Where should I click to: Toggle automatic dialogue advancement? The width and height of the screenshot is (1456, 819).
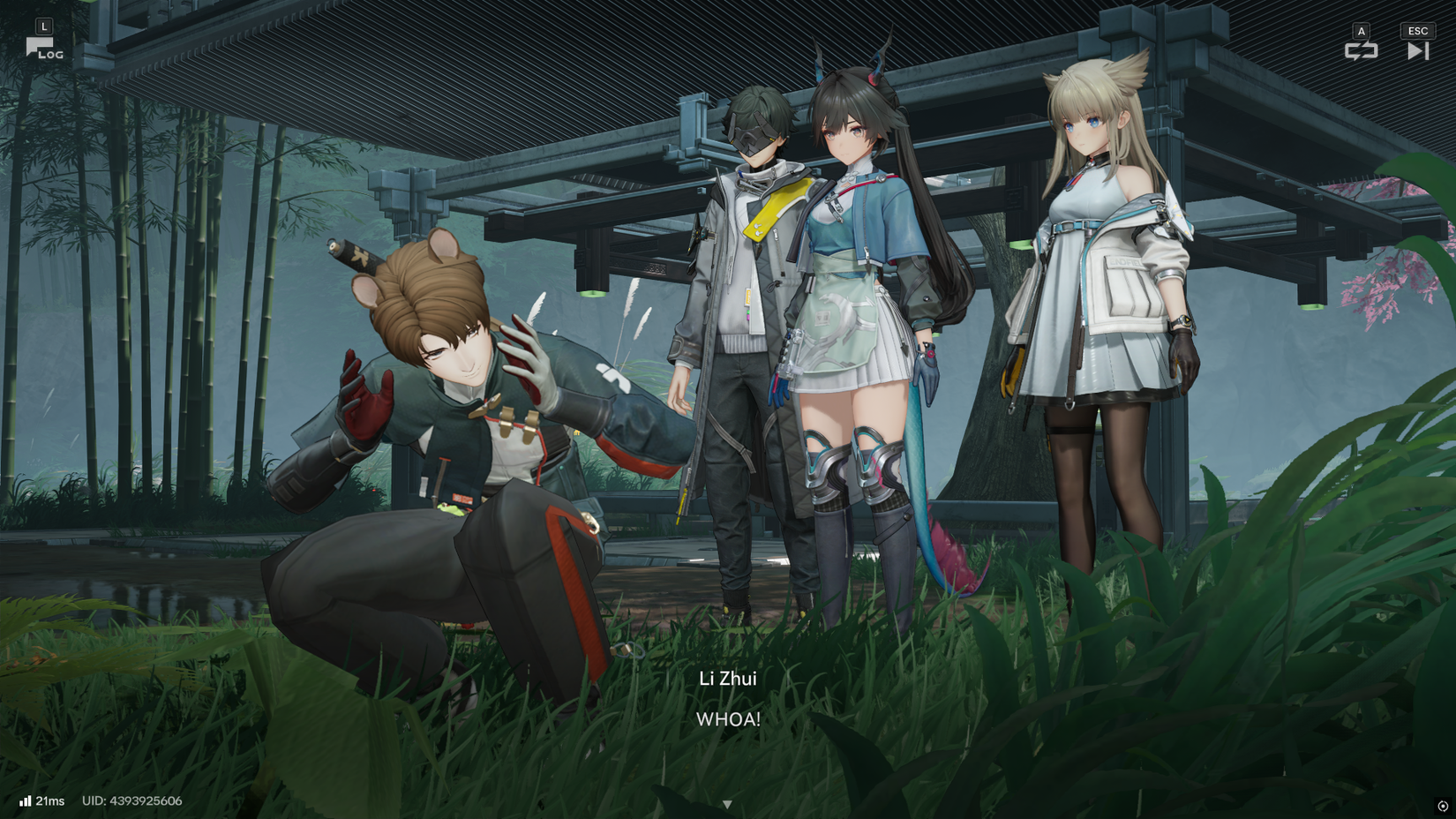(x=1361, y=50)
